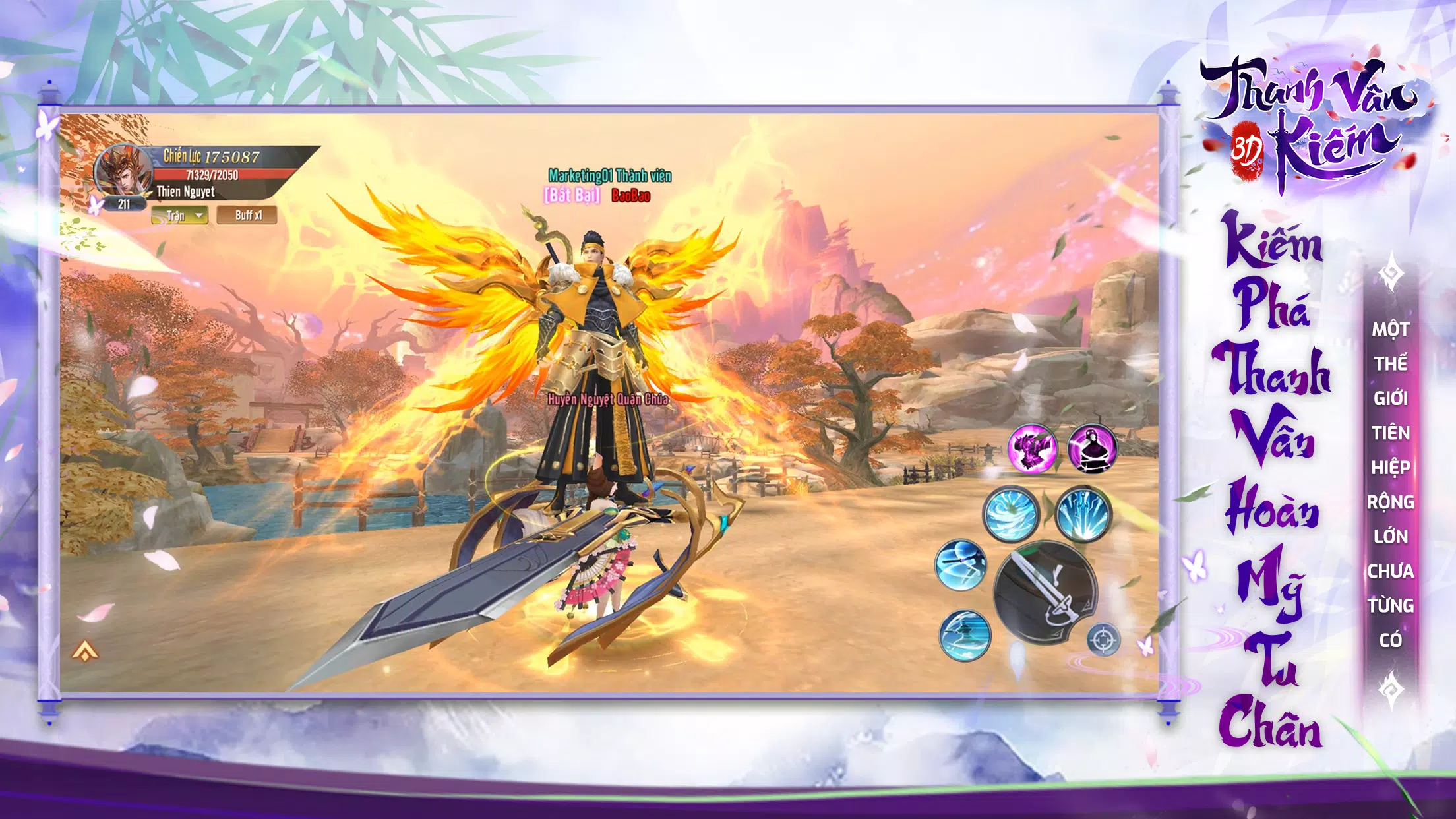
Task: Open the player avatar portrait
Action: [x=122, y=170]
